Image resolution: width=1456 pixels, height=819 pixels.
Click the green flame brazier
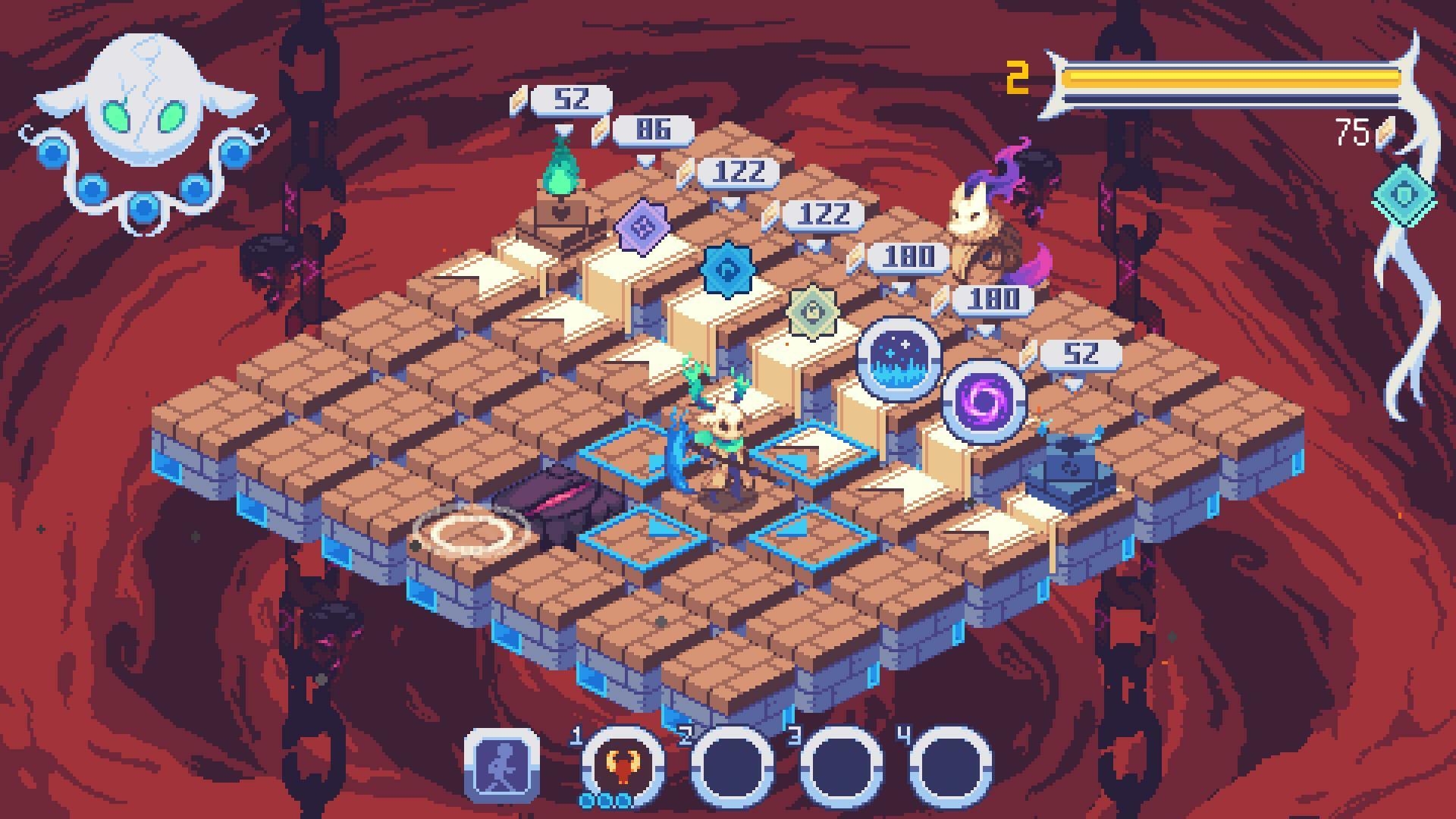(563, 174)
